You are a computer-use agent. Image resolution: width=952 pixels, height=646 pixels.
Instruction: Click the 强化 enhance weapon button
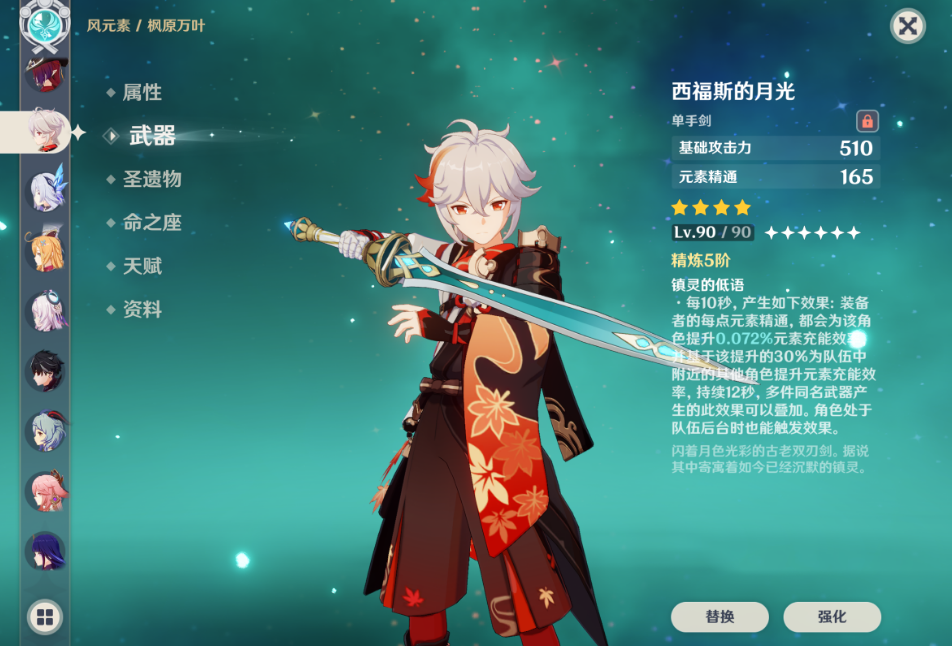[832, 617]
